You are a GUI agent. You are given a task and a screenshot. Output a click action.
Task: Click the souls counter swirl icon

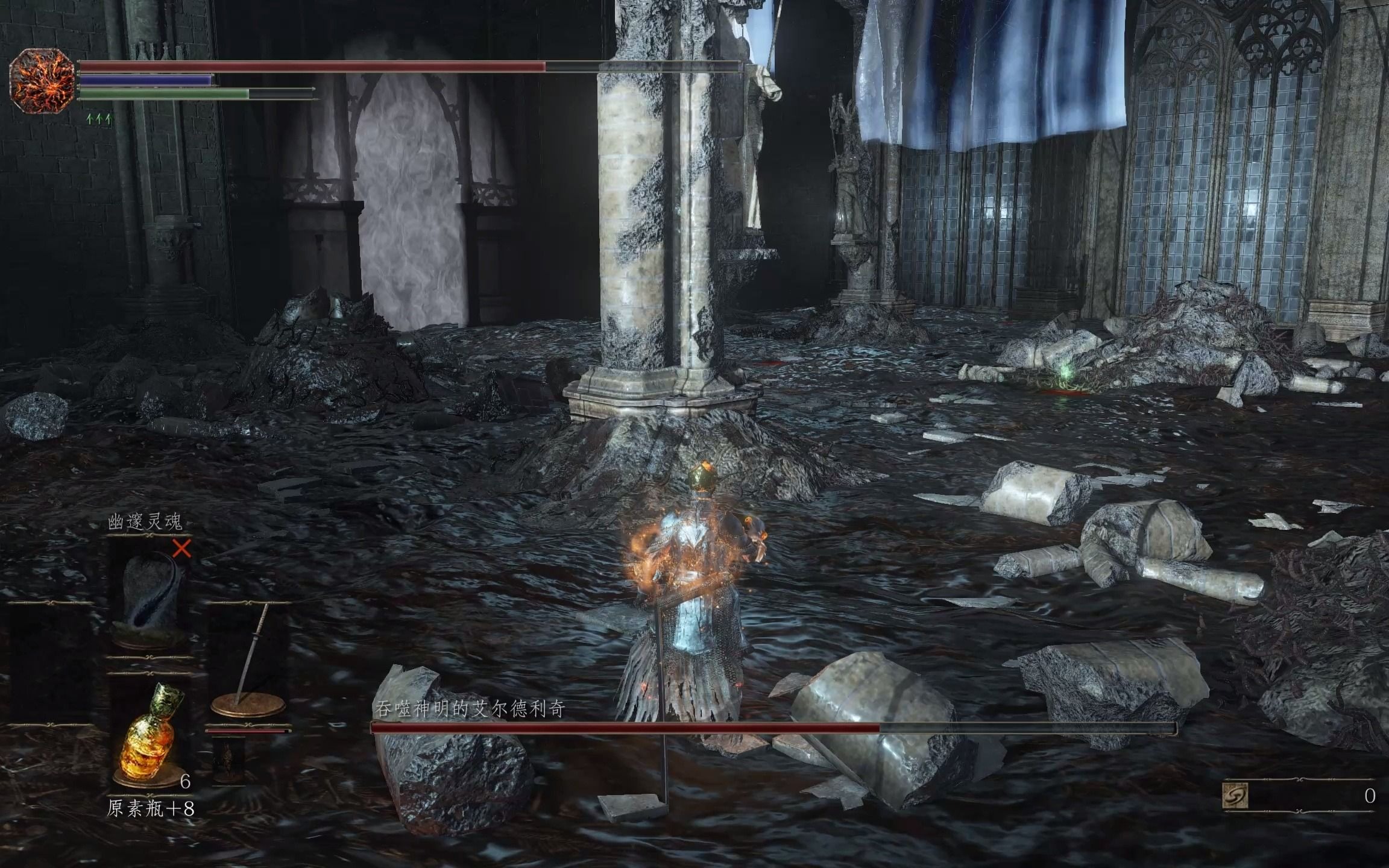tap(1235, 796)
